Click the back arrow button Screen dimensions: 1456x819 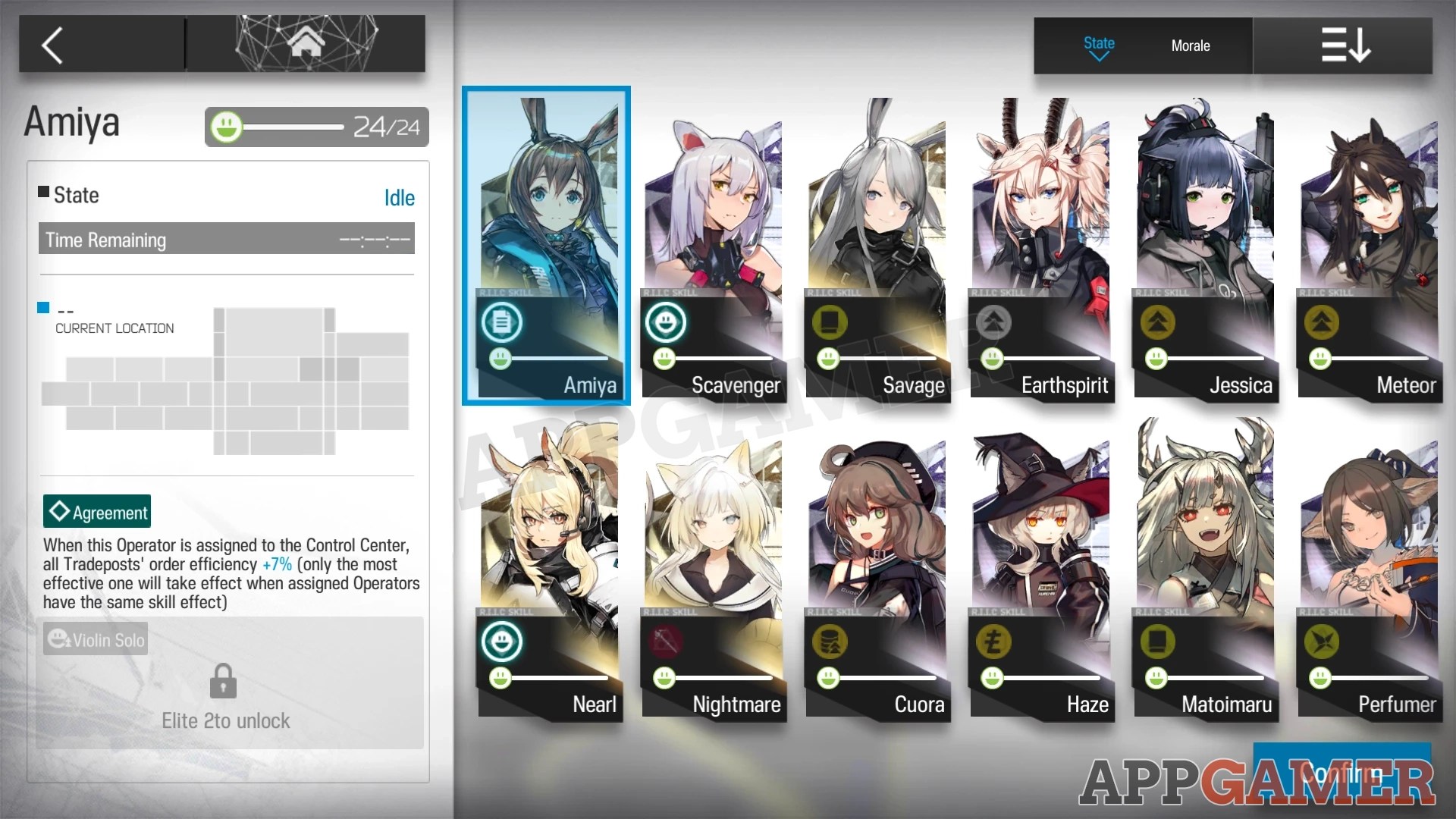point(52,44)
